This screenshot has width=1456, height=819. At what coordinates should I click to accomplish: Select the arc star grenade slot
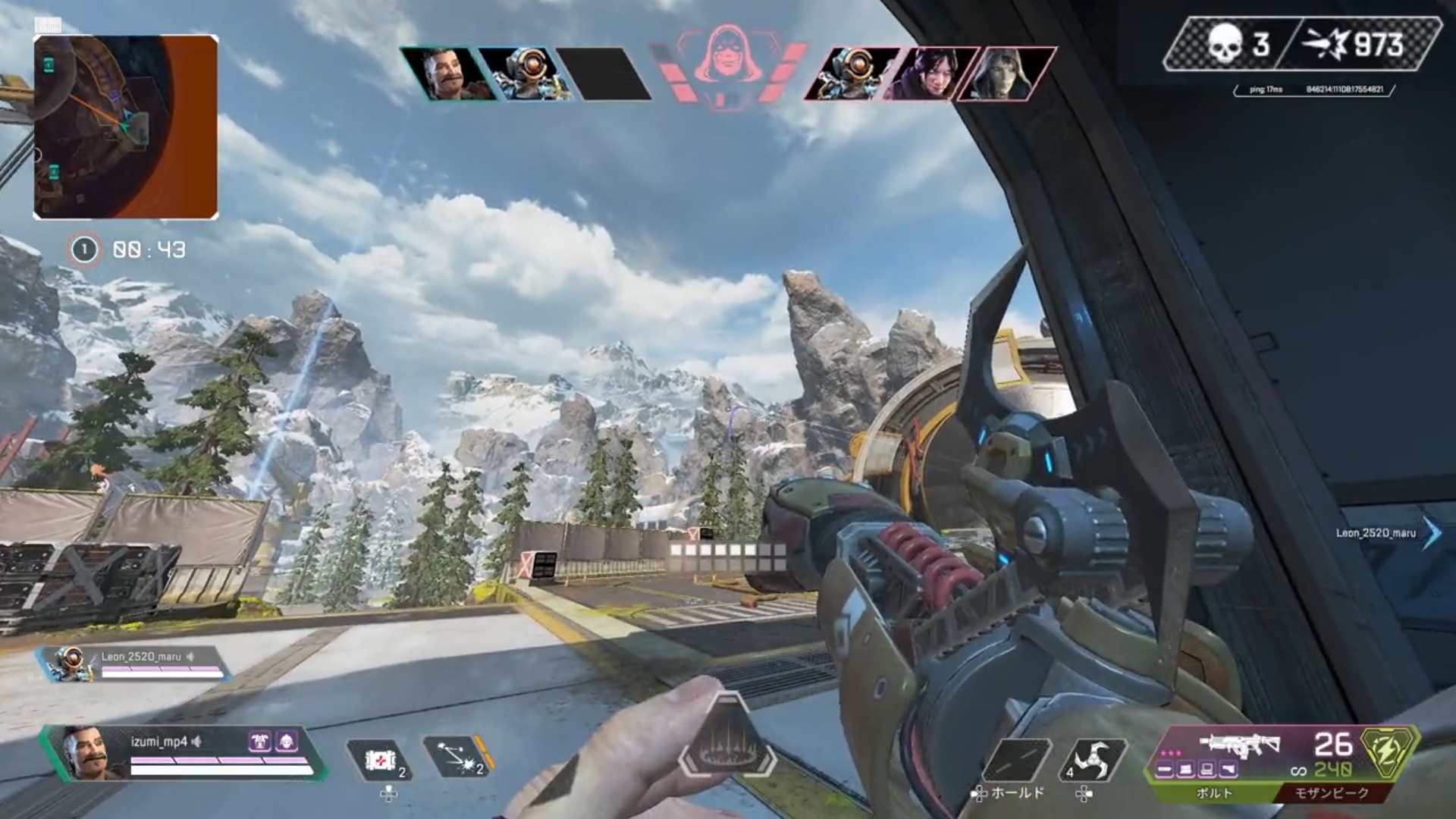[x=1092, y=760]
